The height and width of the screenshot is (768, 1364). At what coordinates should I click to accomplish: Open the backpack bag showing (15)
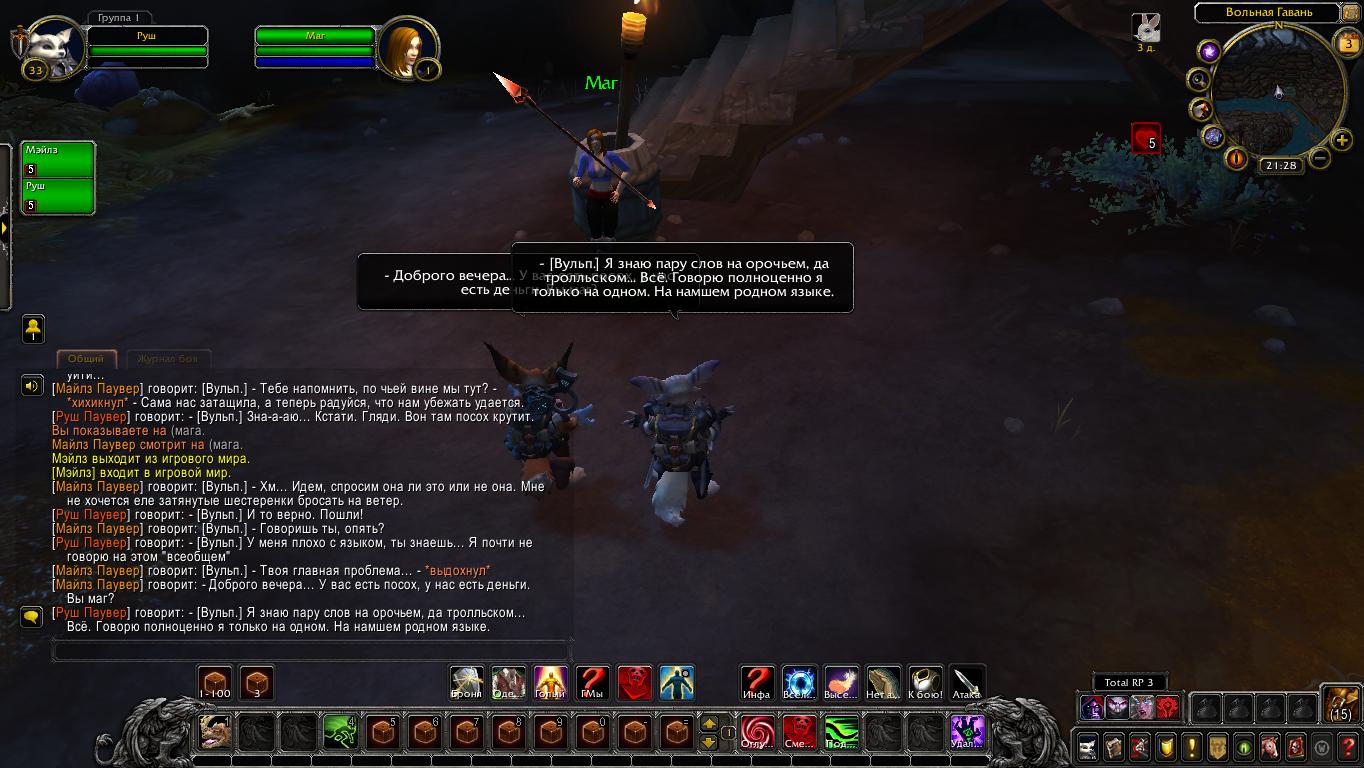point(1339,704)
